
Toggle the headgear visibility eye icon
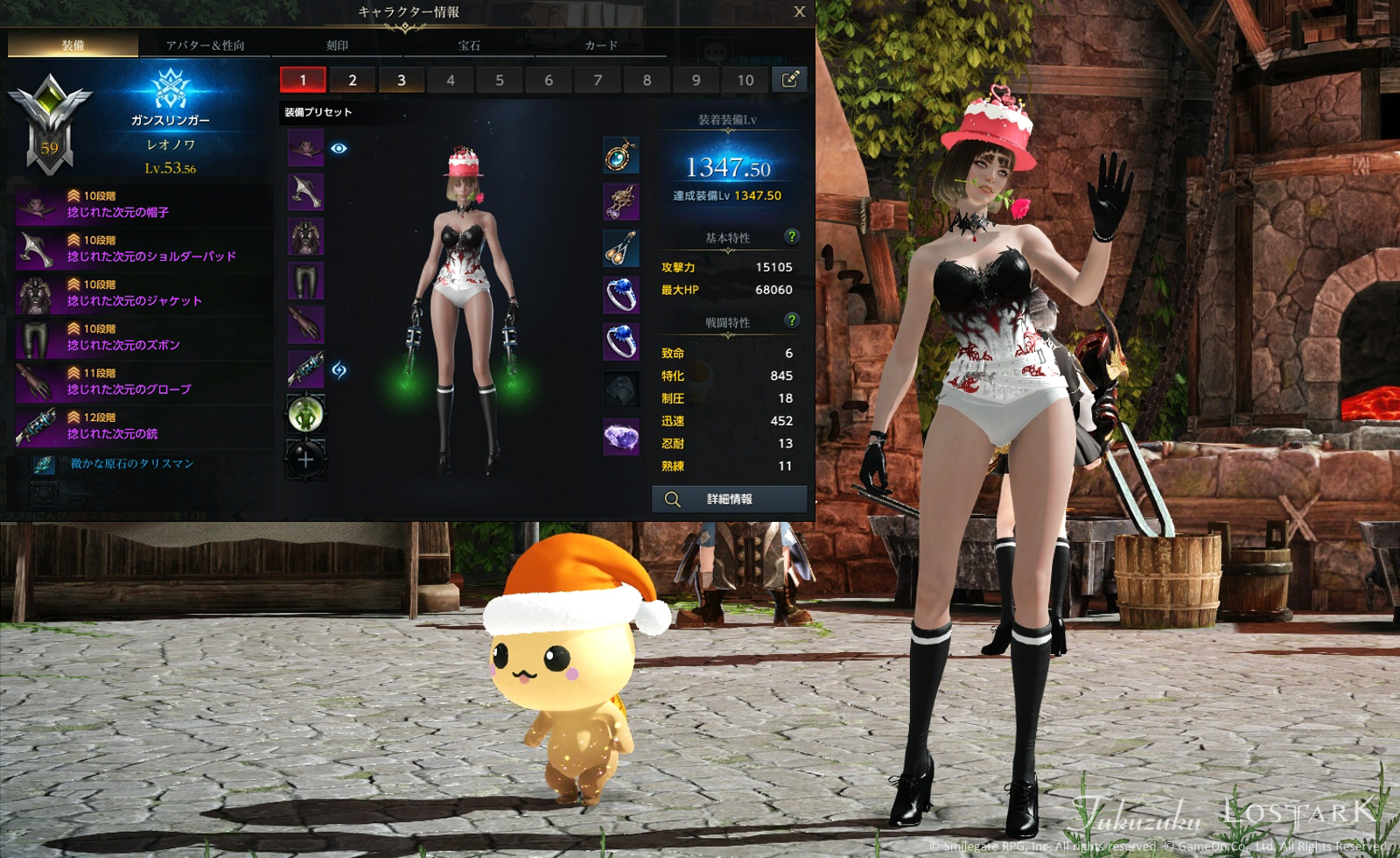(339, 148)
